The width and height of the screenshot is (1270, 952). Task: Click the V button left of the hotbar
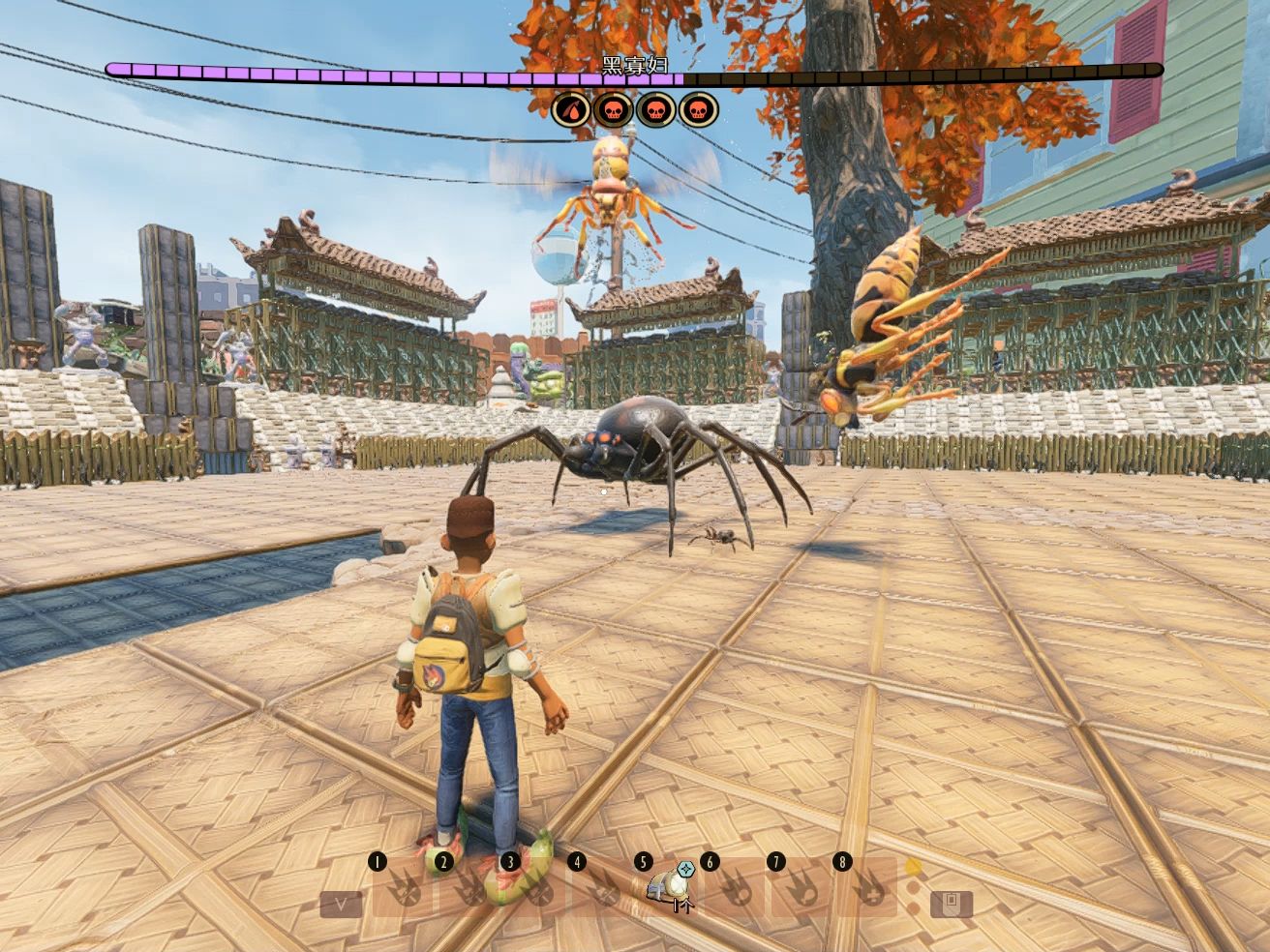pyautogui.click(x=342, y=904)
